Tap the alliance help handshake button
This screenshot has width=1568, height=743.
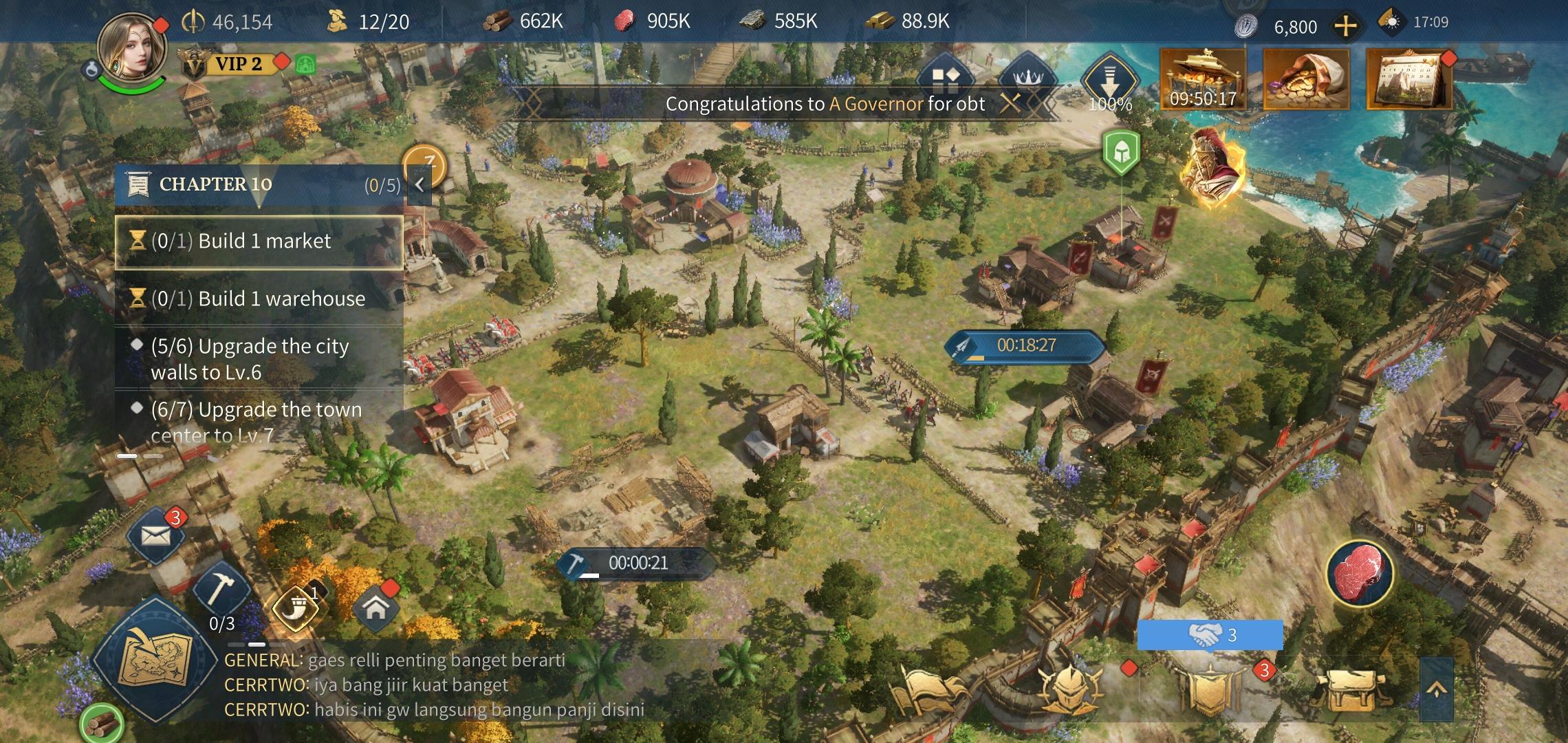coord(1209,634)
